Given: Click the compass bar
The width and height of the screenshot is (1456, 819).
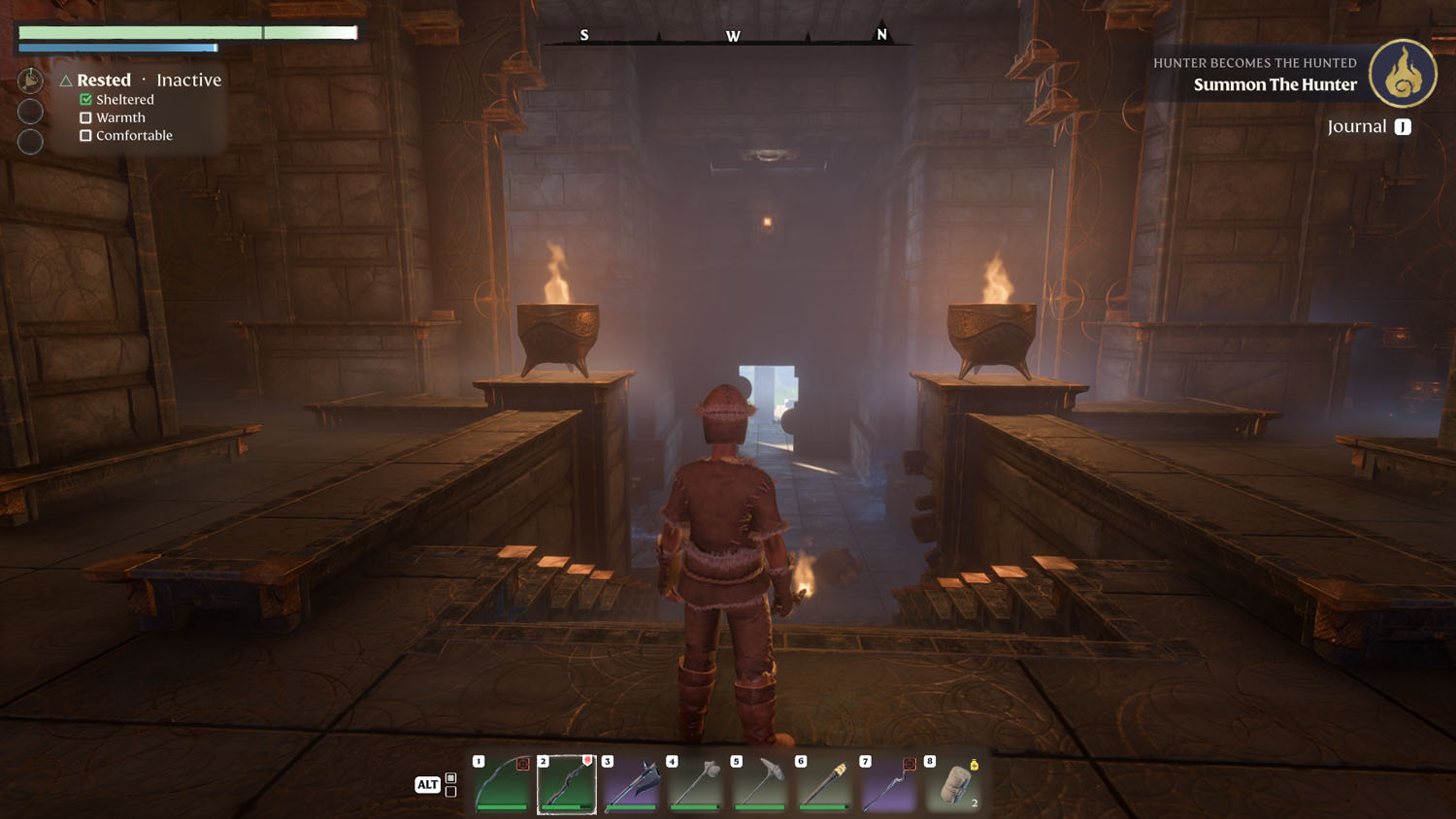Looking at the screenshot, I should [x=733, y=36].
